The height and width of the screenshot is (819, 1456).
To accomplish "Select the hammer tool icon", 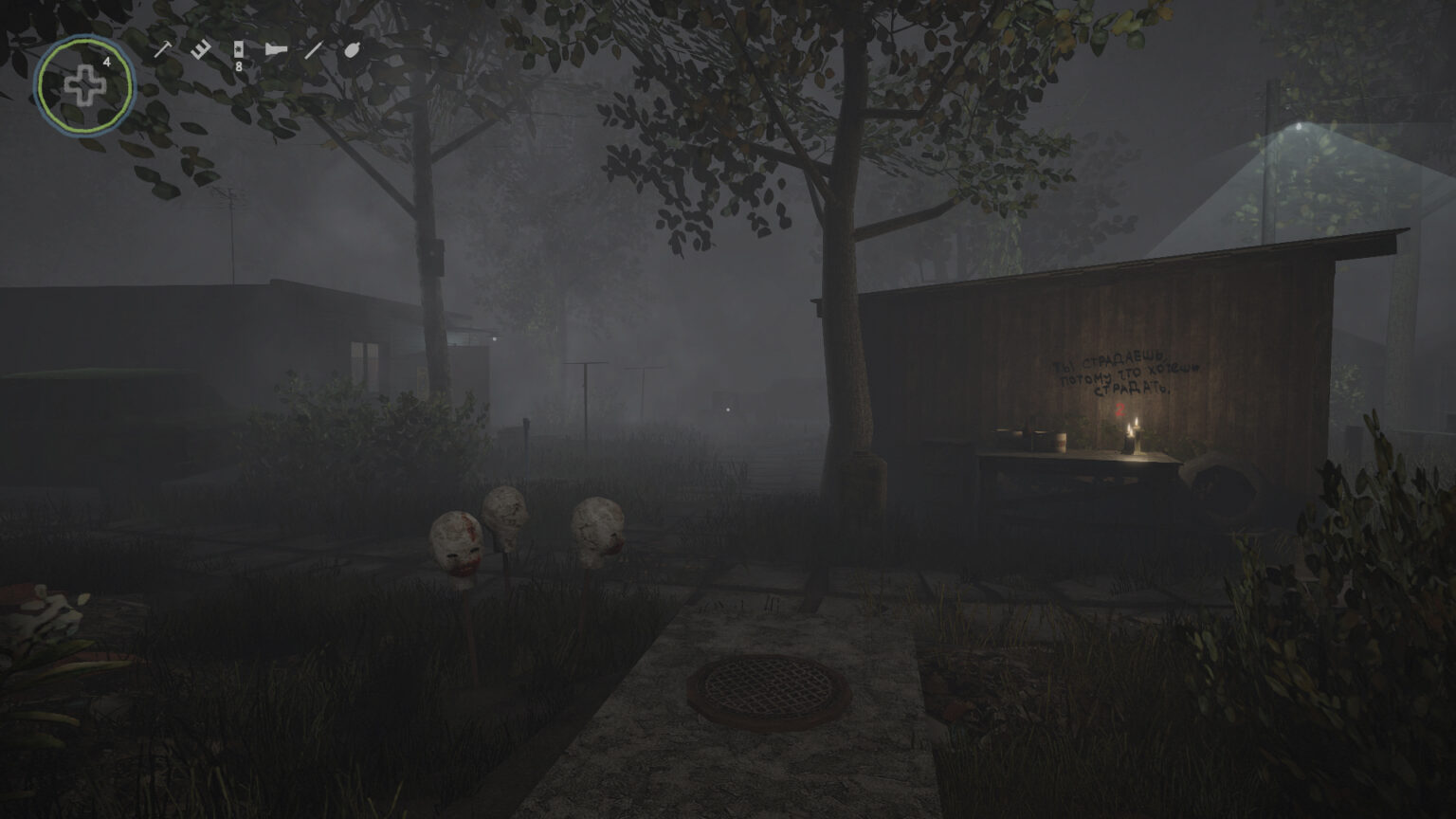I will coord(163,49).
